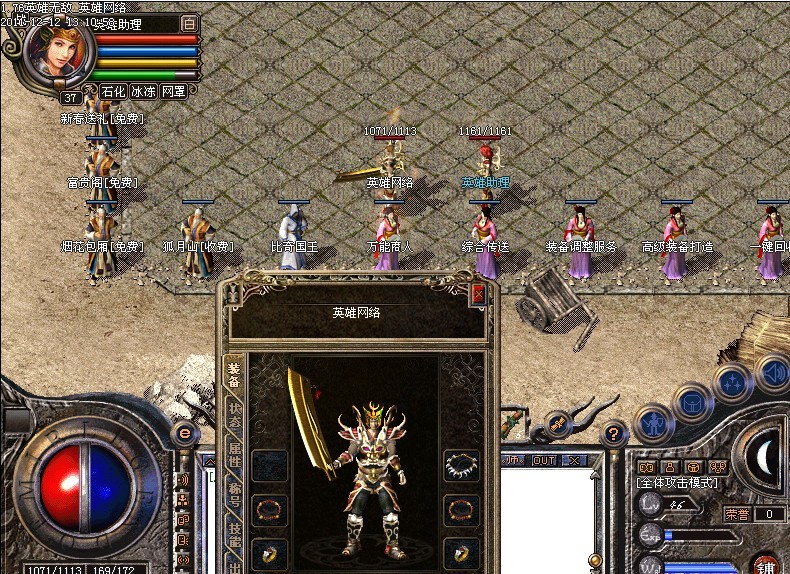This screenshot has width=790, height=574.
Task: Toggle the 石化 petrify button
Action: pyautogui.click(x=113, y=91)
